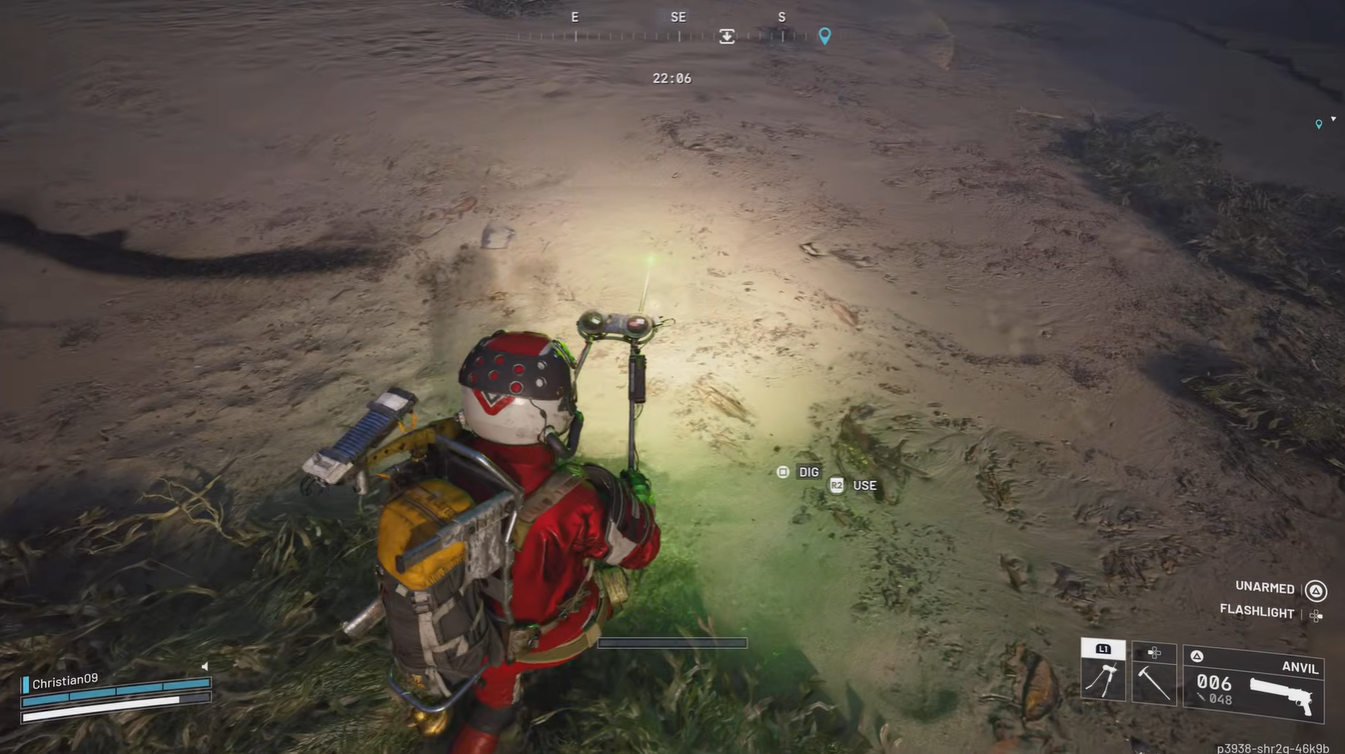Click the d-pad icon beside FLASHLIGHT

[1314, 615]
